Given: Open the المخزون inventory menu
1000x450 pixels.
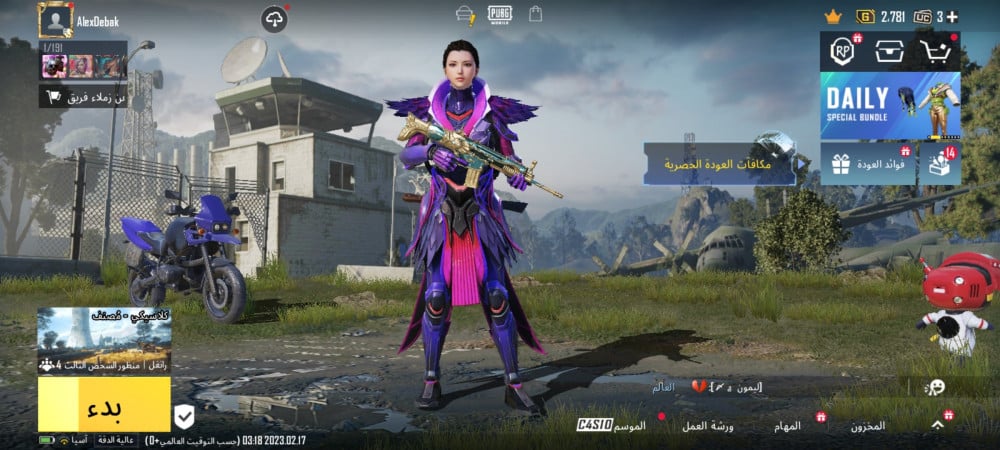Looking at the screenshot, I should pos(866,425).
